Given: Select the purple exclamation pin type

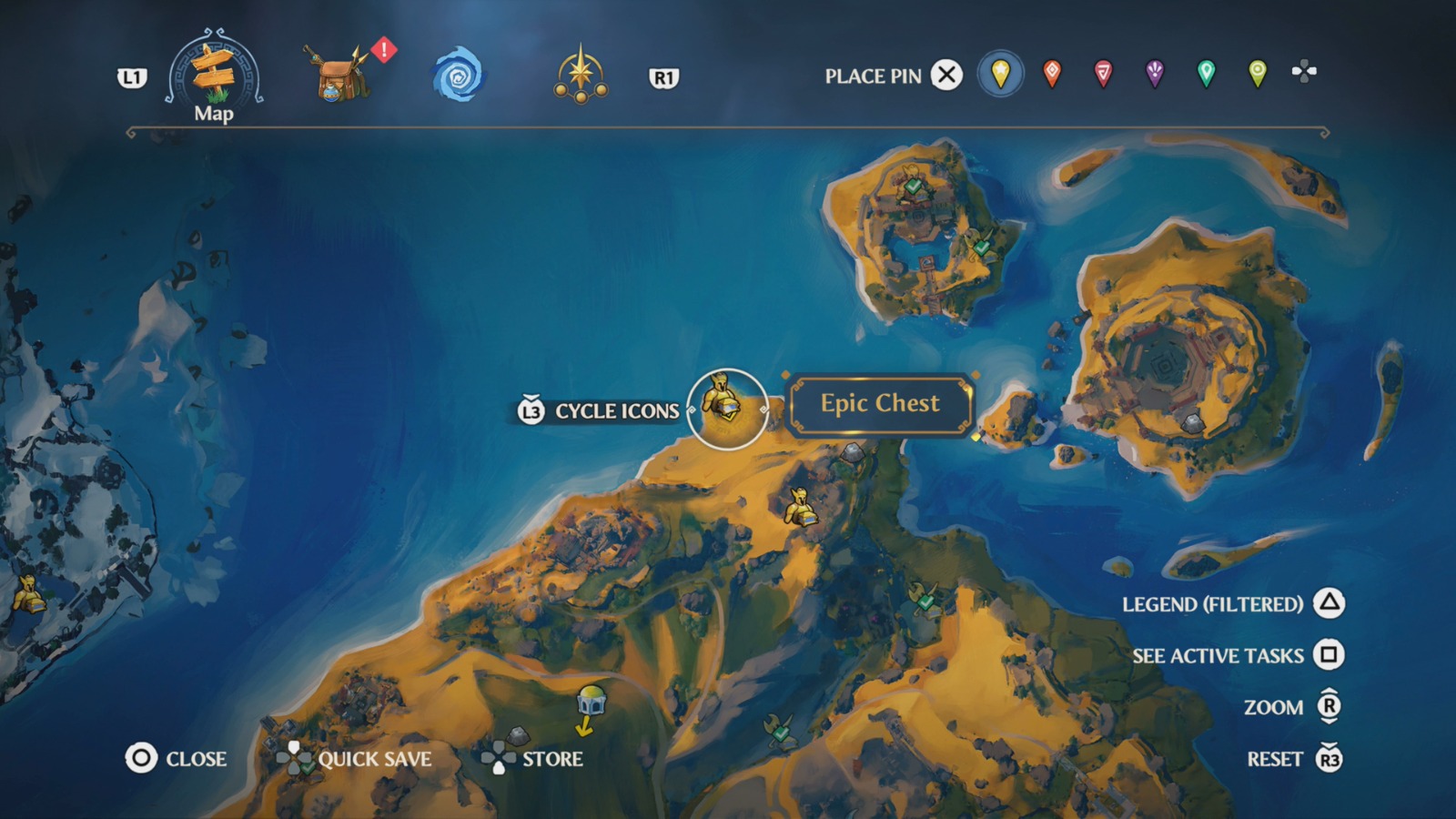Looking at the screenshot, I should pyautogui.click(x=1154, y=76).
